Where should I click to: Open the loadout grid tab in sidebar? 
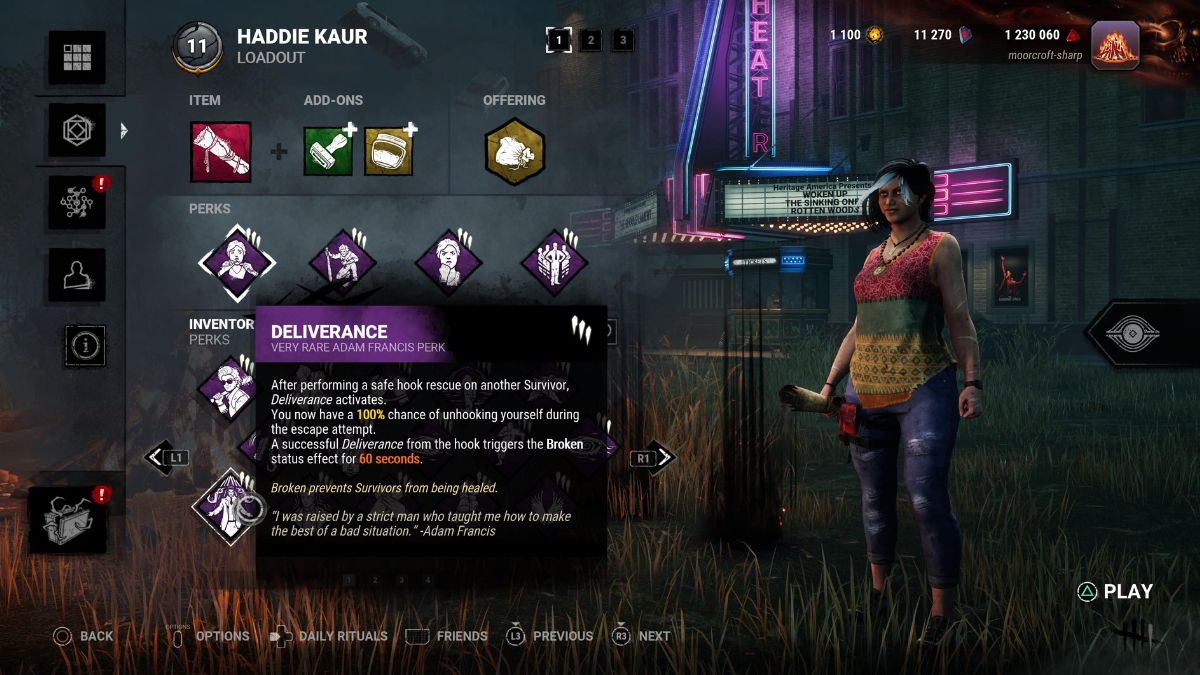pos(77,58)
